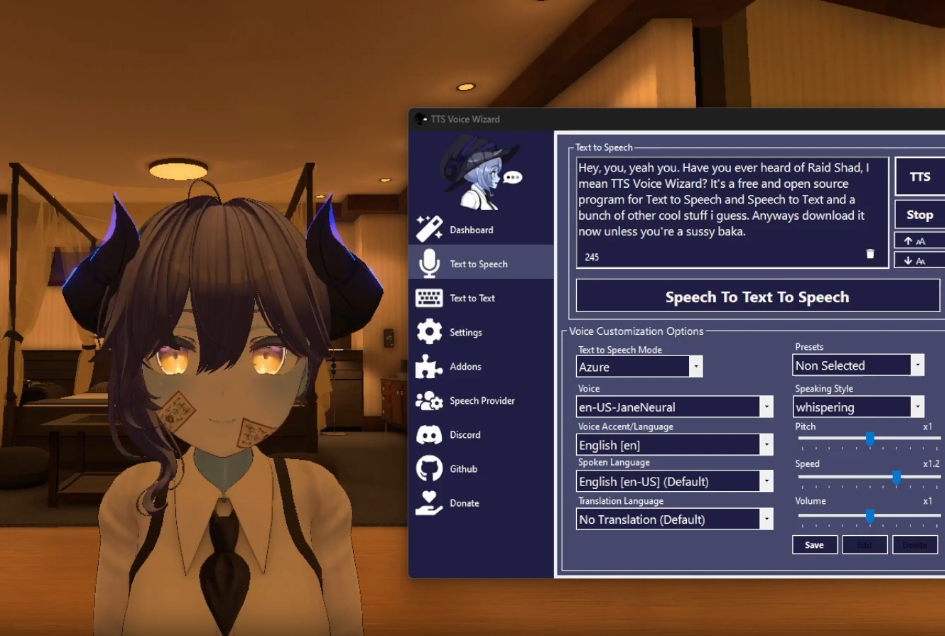Go to the Addons page
The width and height of the screenshot is (945, 636).
(x=465, y=367)
